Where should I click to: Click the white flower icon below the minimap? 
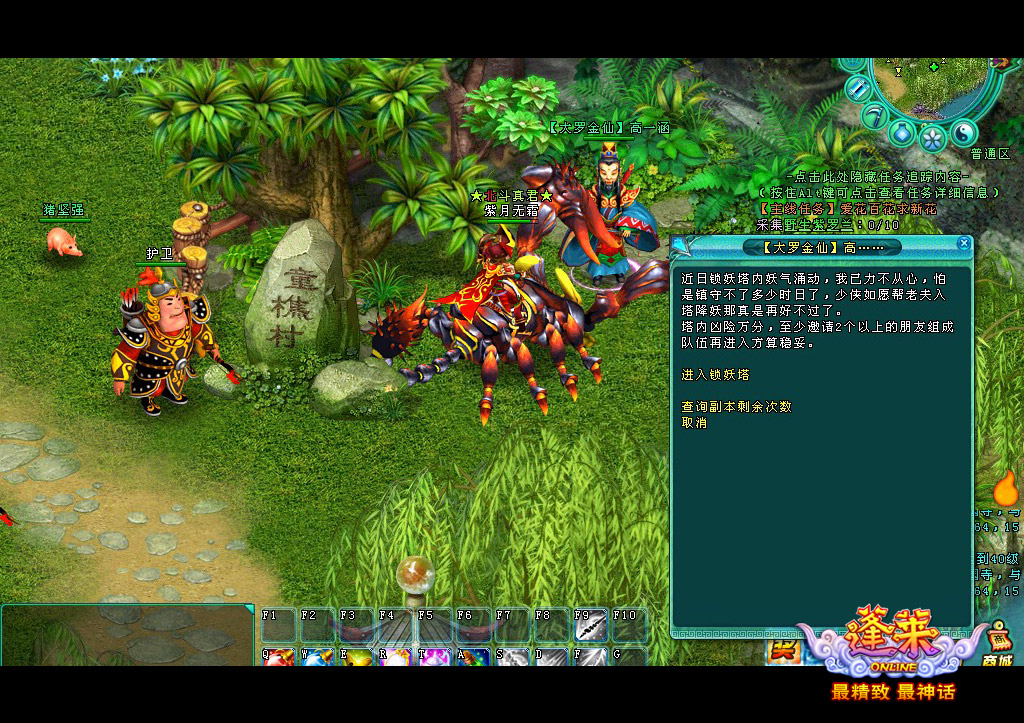tap(932, 137)
